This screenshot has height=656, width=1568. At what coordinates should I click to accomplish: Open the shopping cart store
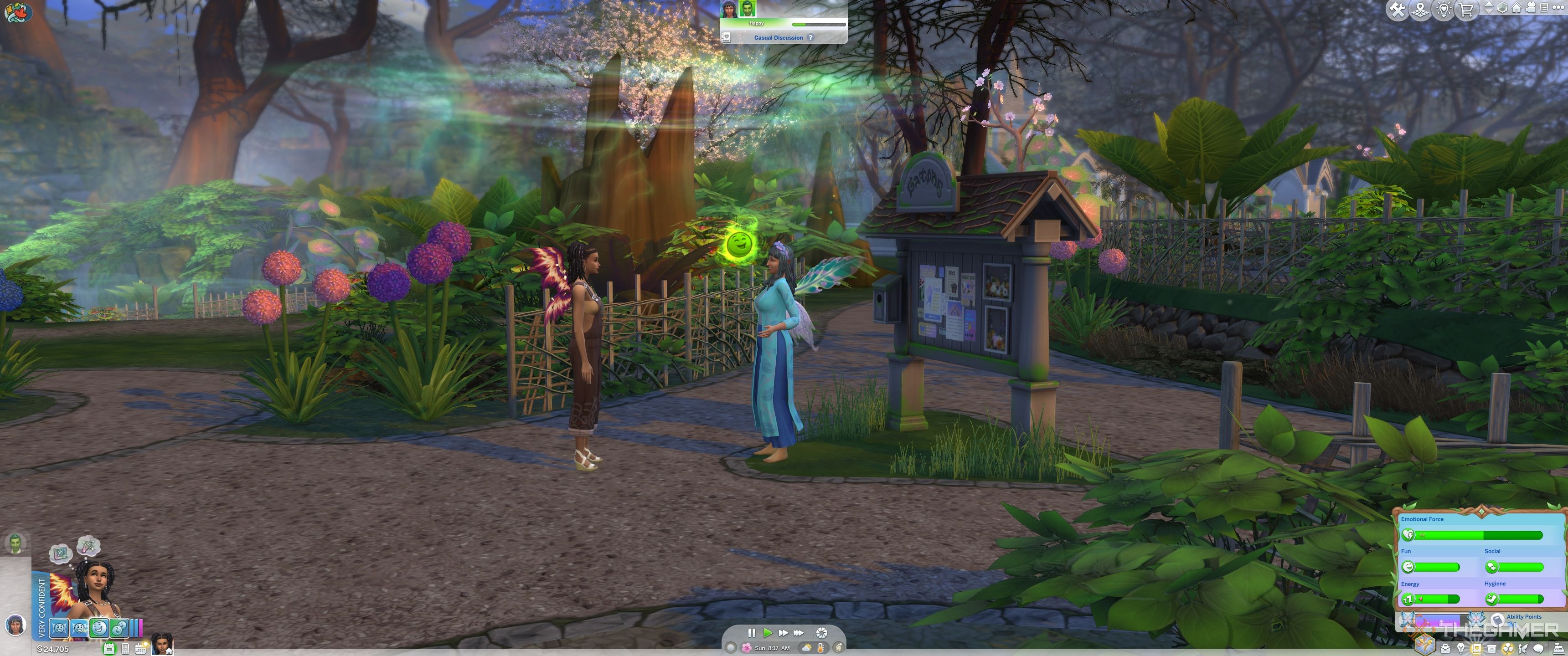click(1466, 9)
